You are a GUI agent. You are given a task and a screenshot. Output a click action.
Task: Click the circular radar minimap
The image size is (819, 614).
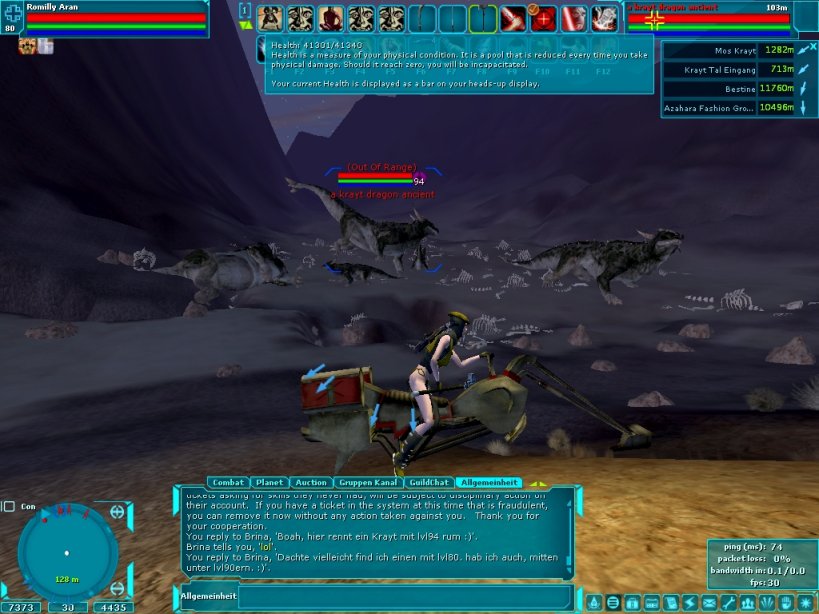(x=67, y=551)
